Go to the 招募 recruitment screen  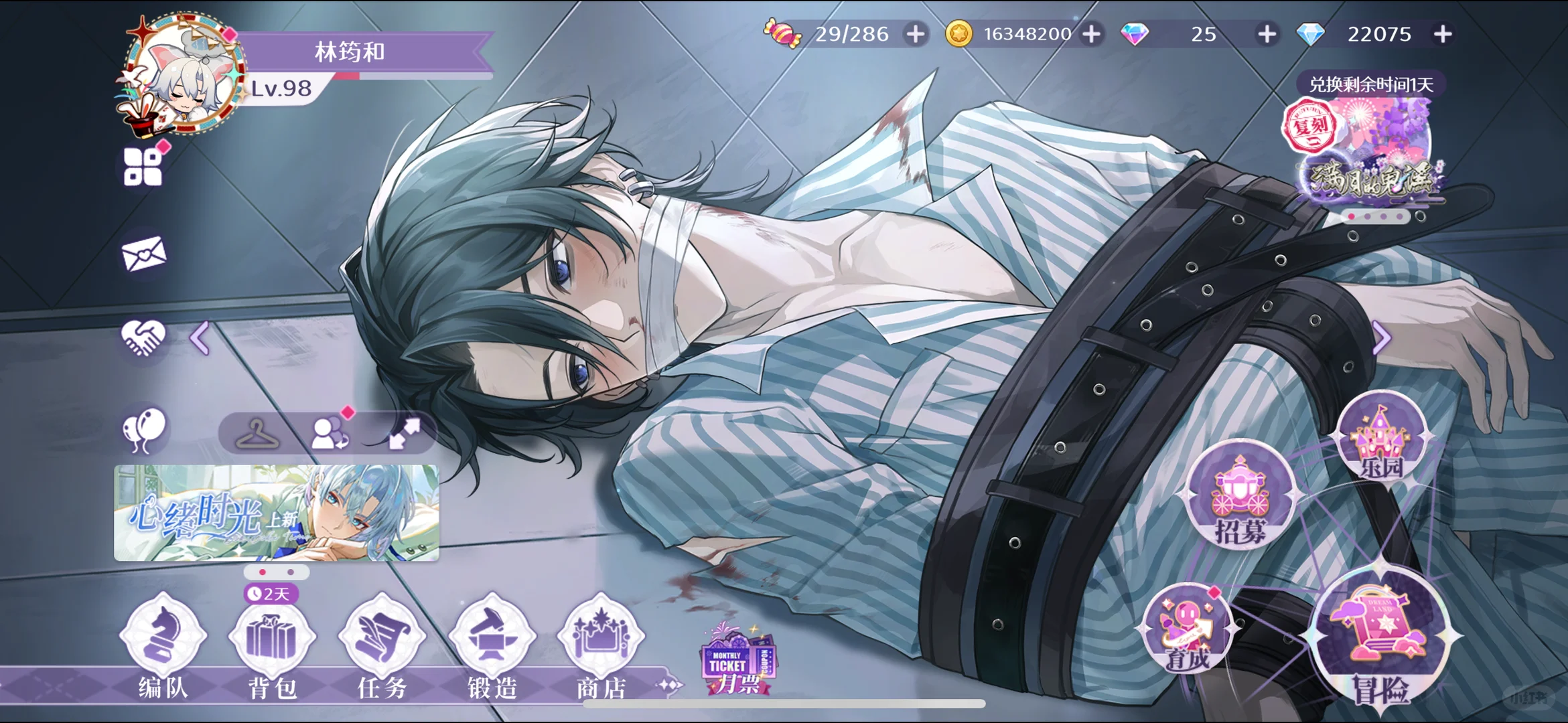click(x=1240, y=495)
